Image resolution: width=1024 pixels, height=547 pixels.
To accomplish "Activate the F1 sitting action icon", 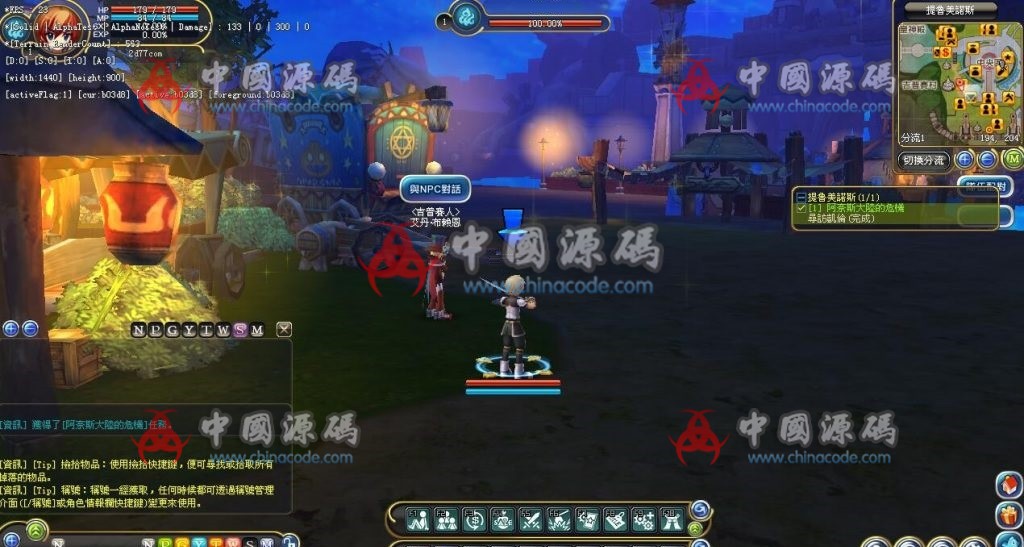I will click(x=418, y=519).
